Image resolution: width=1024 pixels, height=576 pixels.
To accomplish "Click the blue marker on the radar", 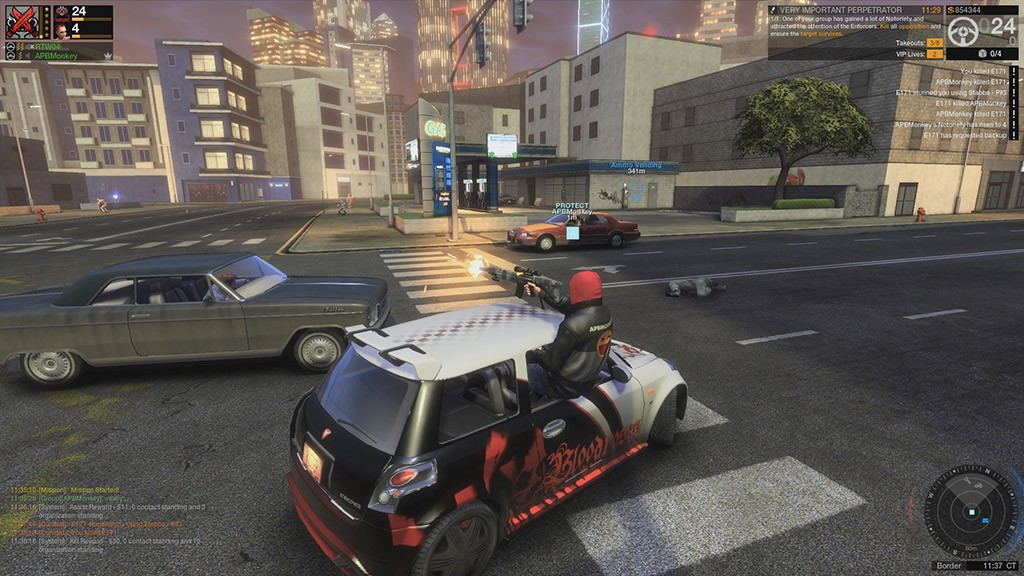I will click(986, 521).
